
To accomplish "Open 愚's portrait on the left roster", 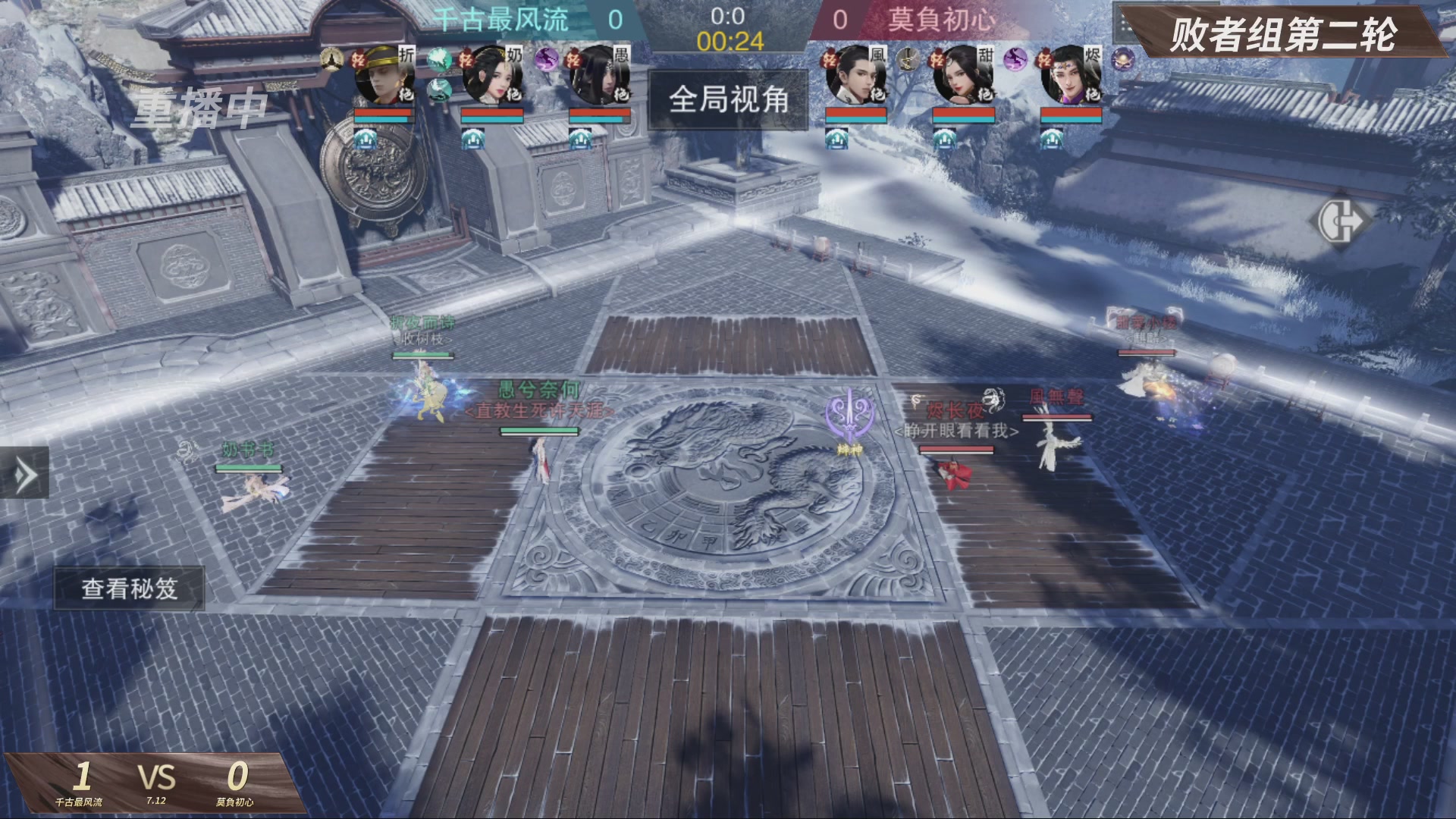I will click(x=605, y=76).
